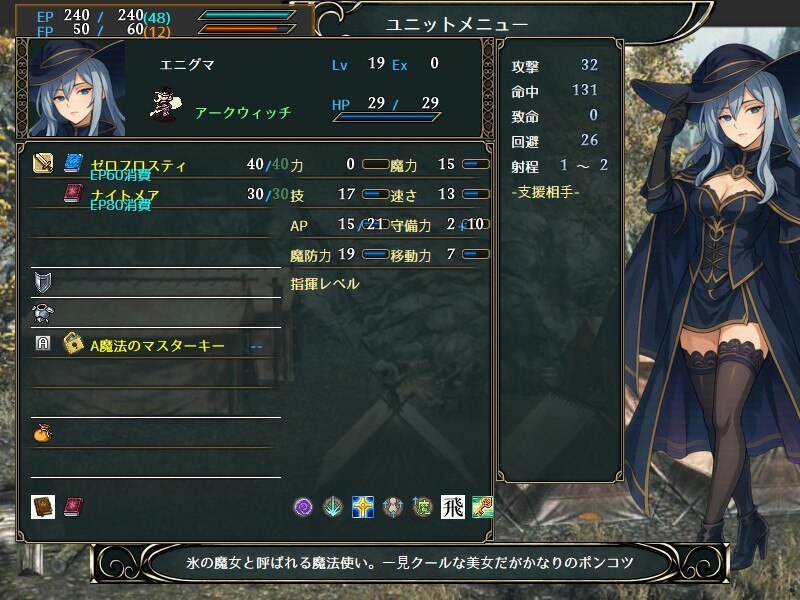Inspect the green shield with arrow skill
The image size is (800, 600).
point(422,507)
